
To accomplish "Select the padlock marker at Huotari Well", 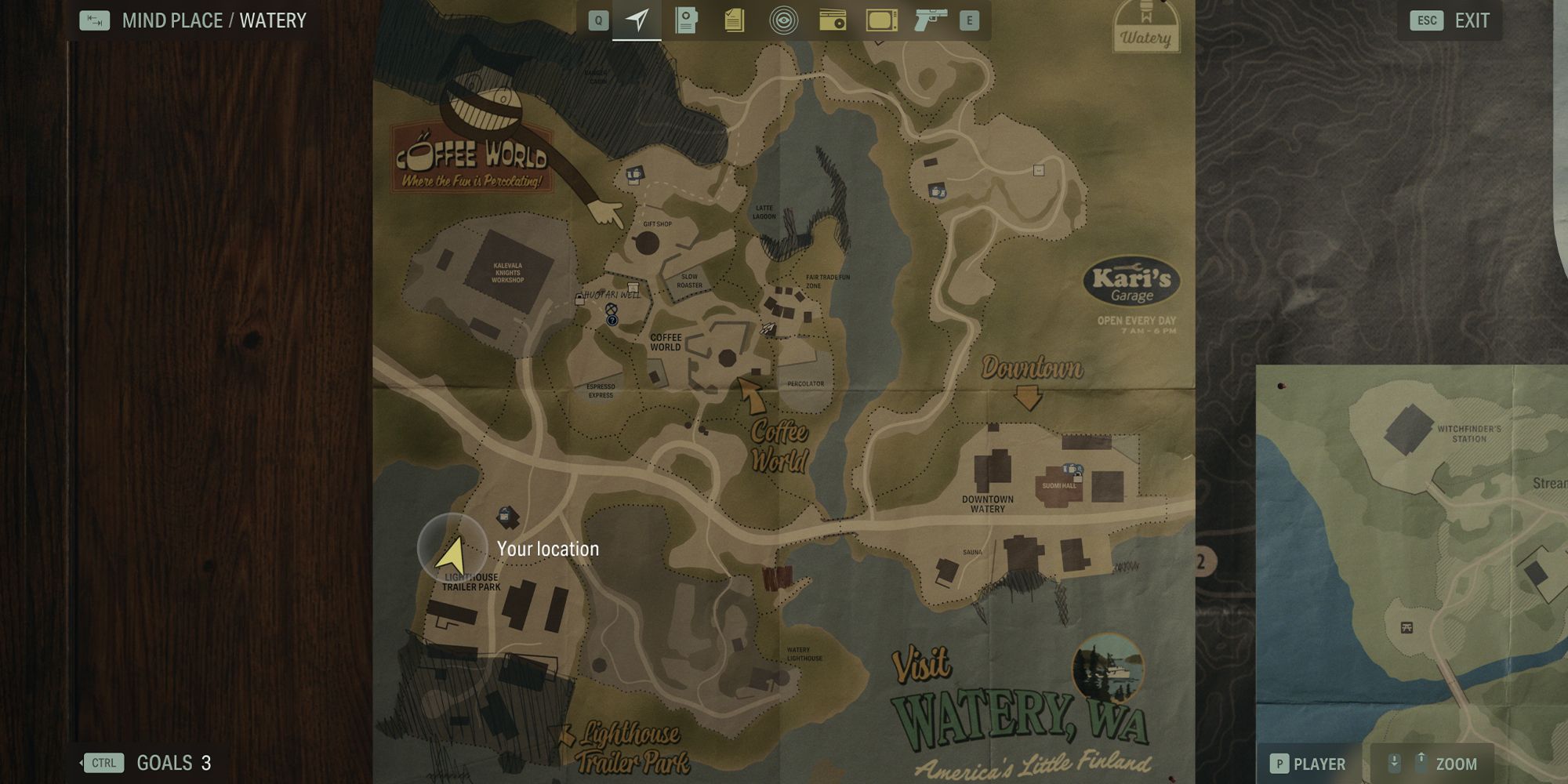I will click(x=579, y=299).
